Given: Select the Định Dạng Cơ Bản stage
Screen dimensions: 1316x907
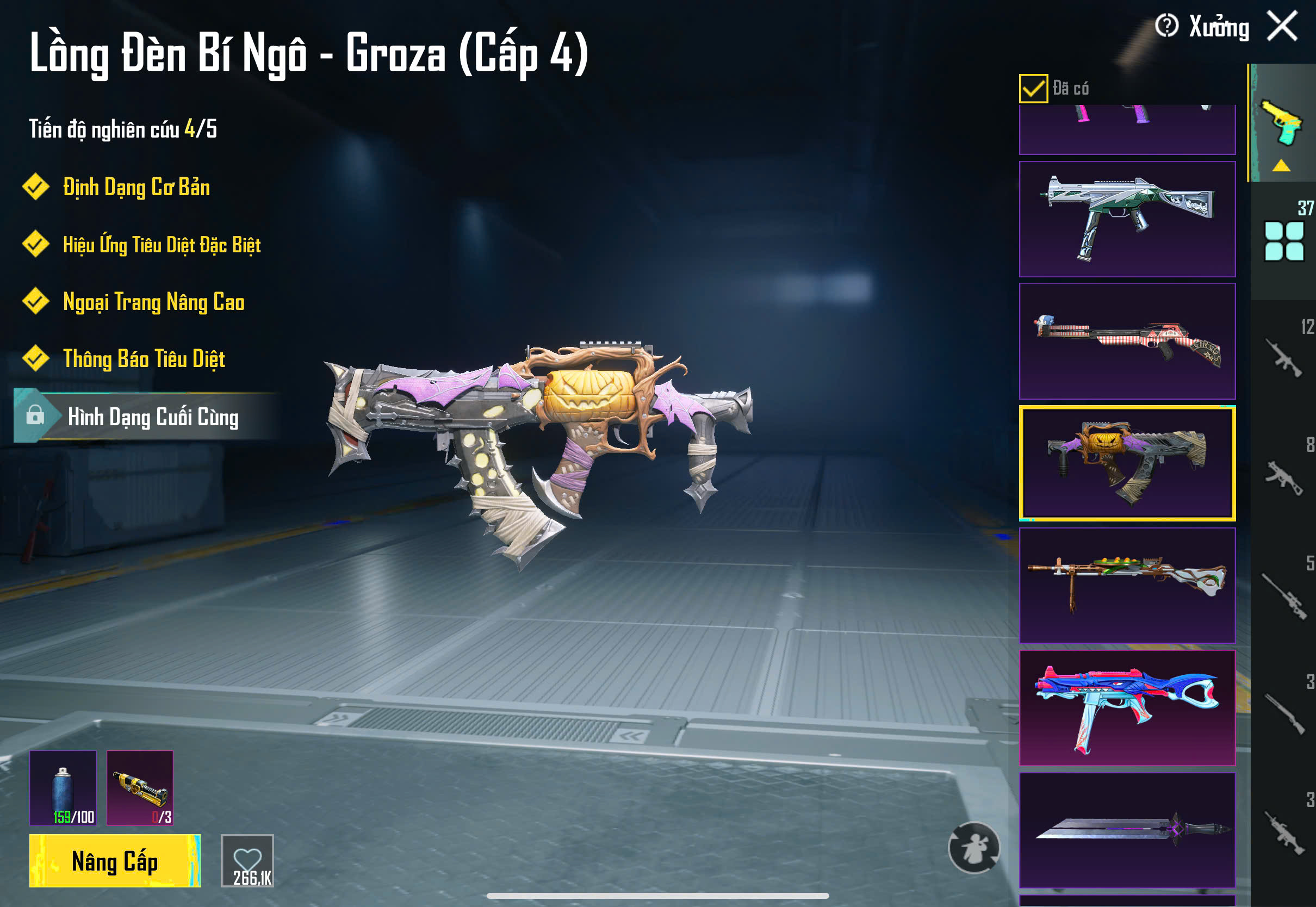Looking at the screenshot, I should (x=136, y=187).
